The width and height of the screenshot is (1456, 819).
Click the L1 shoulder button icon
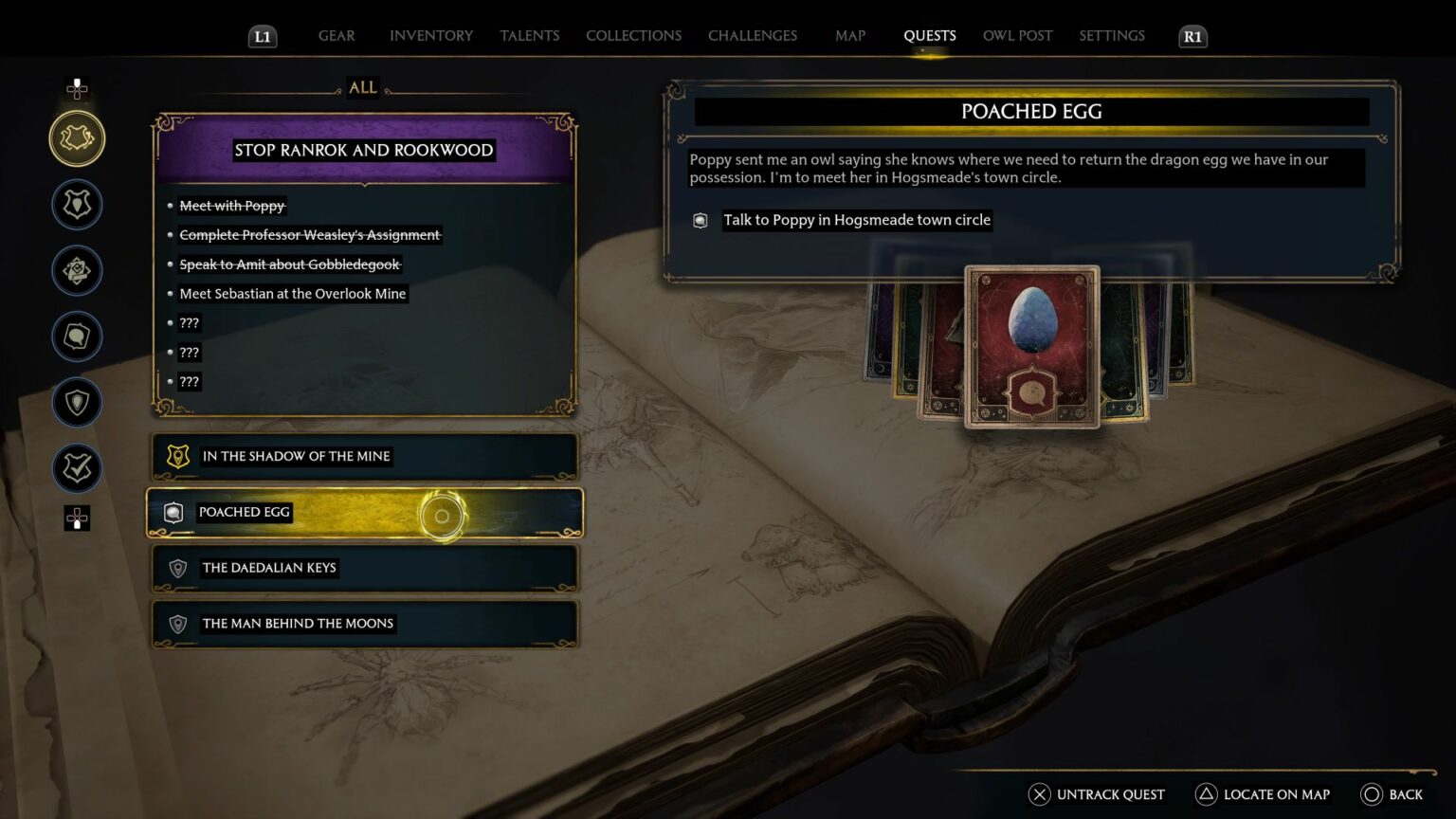pos(263,37)
